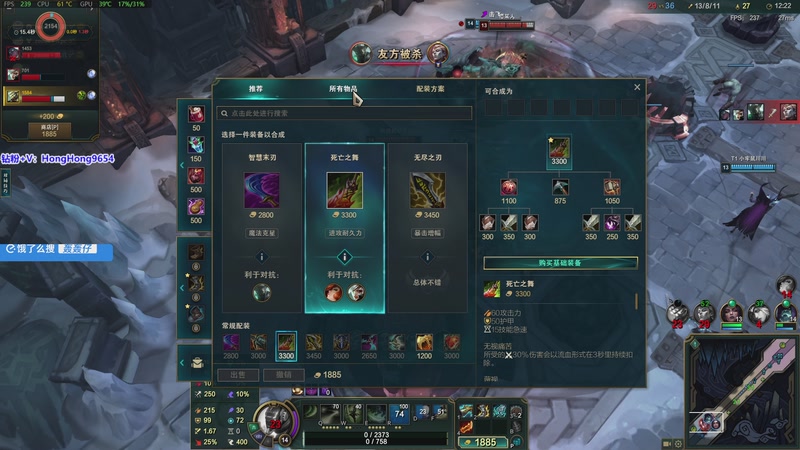Screen dimensions: 800x450
Task: Select the 50 gold potion on the left panel
Action: pos(195,115)
